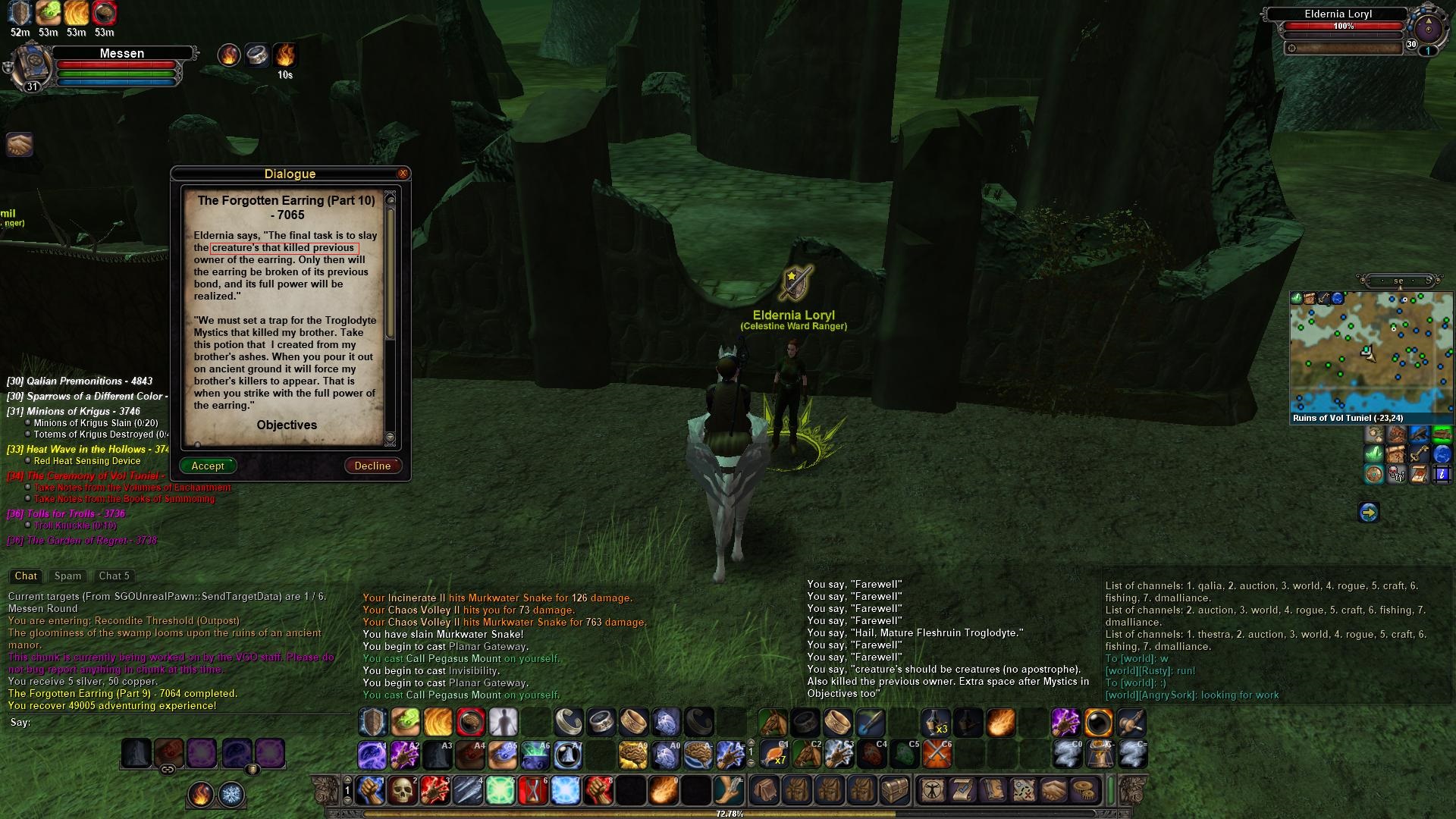Open the Chat 5 tab

click(x=115, y=576)
